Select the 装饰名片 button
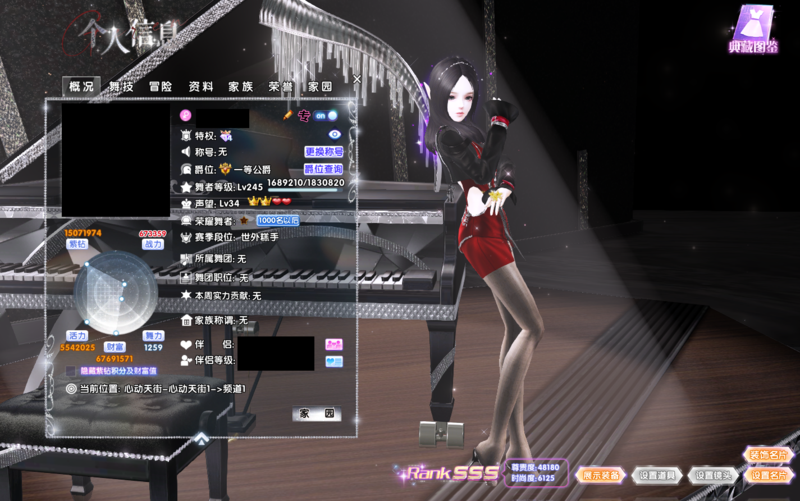 (767, 455)
